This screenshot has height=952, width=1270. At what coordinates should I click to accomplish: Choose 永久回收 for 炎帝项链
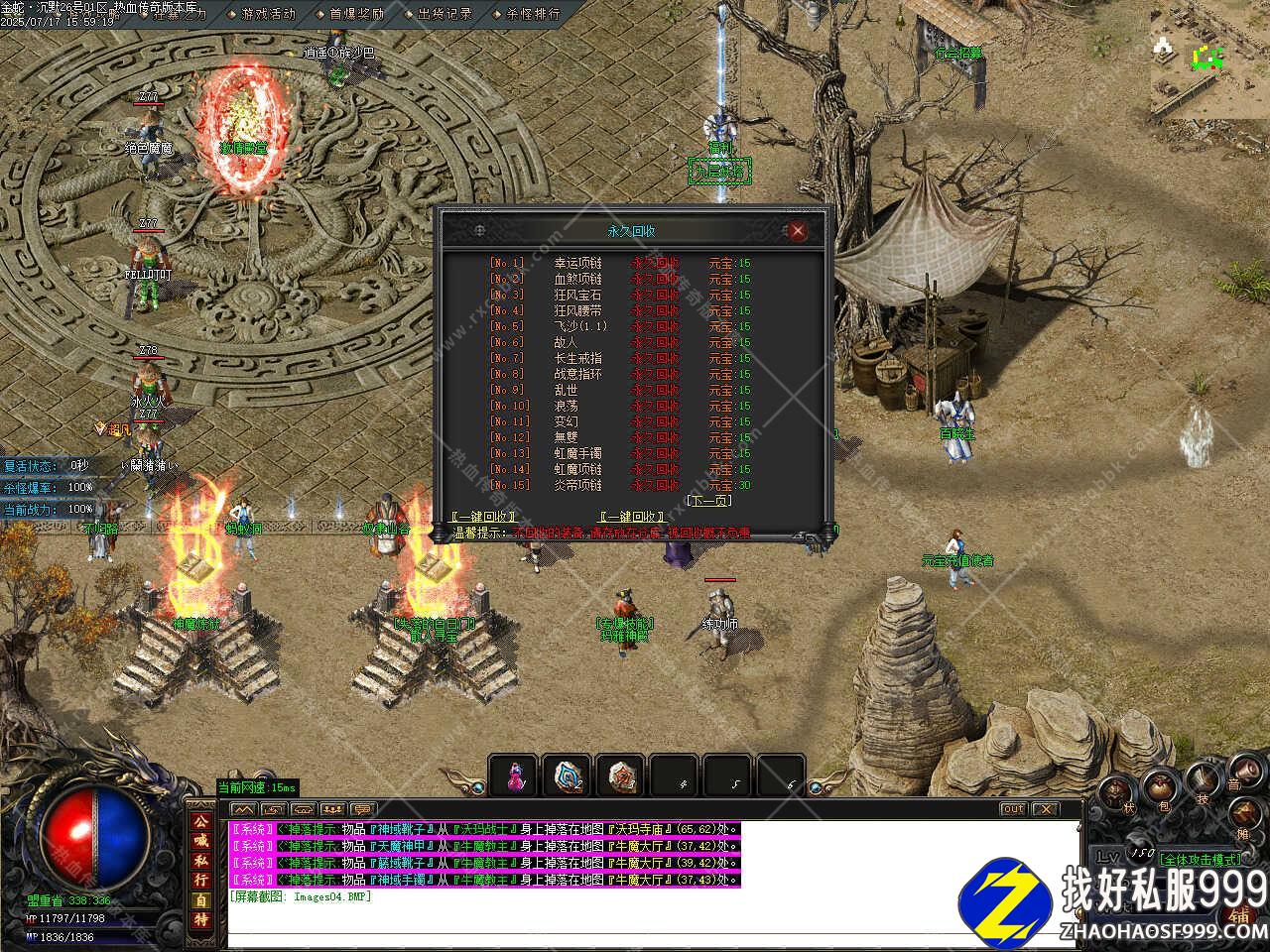point(655,485)
